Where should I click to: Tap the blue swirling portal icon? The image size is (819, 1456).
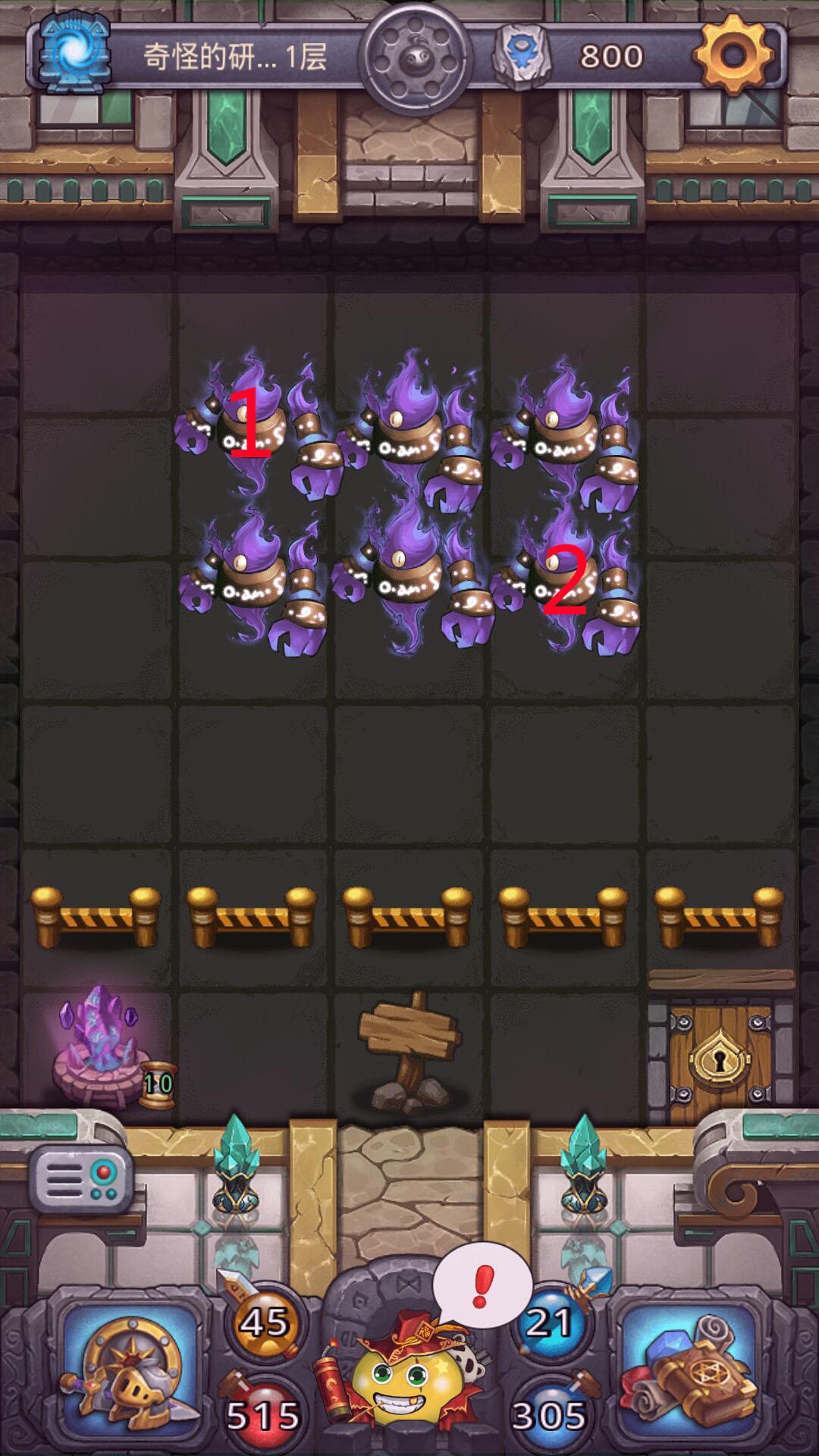[x=74, y=53]
